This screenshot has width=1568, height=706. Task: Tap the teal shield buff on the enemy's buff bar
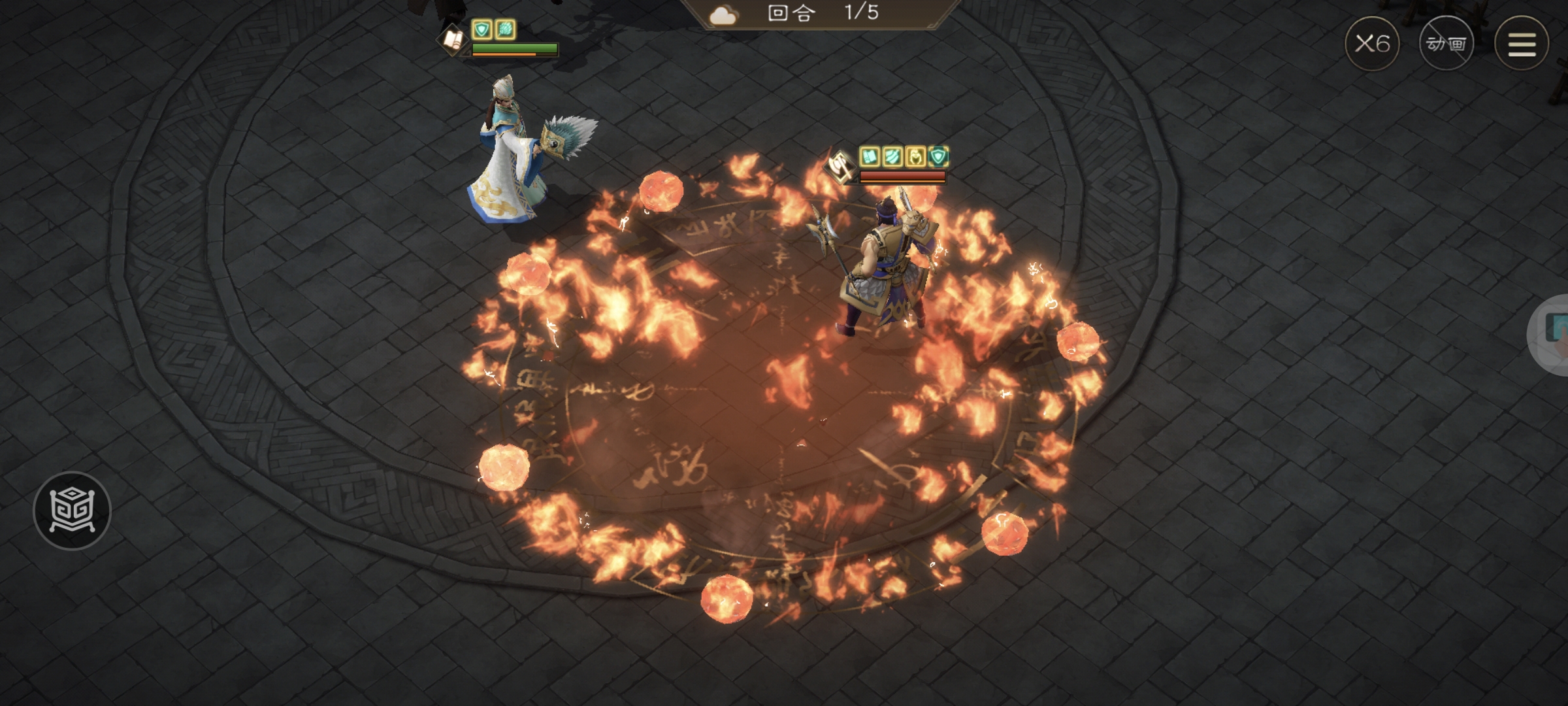939,157
